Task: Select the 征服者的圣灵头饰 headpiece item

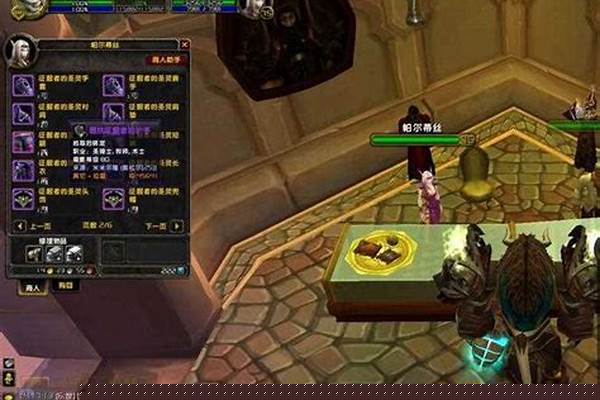Action: 23,196
